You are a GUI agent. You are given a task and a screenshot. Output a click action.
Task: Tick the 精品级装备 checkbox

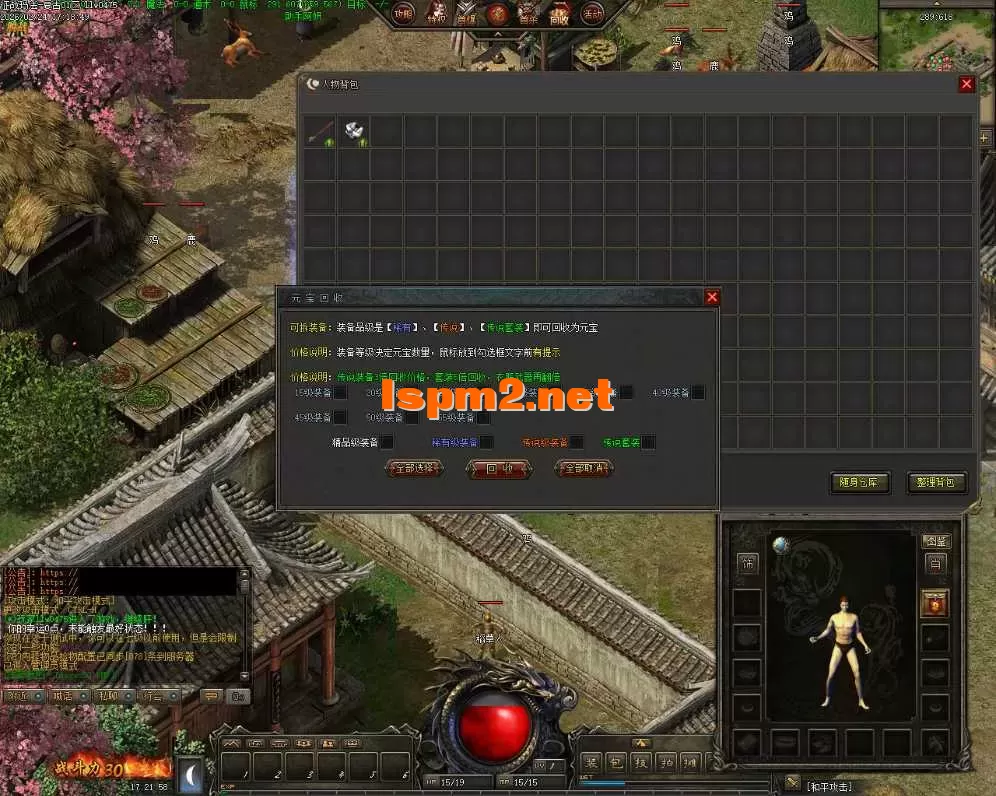pos(387,442)
